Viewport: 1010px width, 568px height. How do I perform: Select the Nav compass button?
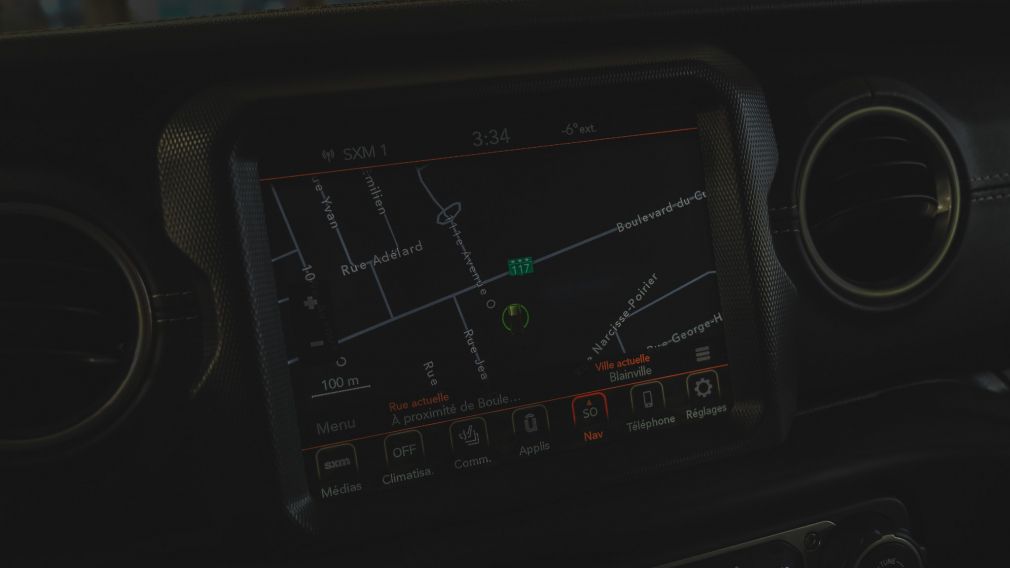pyautogui.click(x=590, y=411)
